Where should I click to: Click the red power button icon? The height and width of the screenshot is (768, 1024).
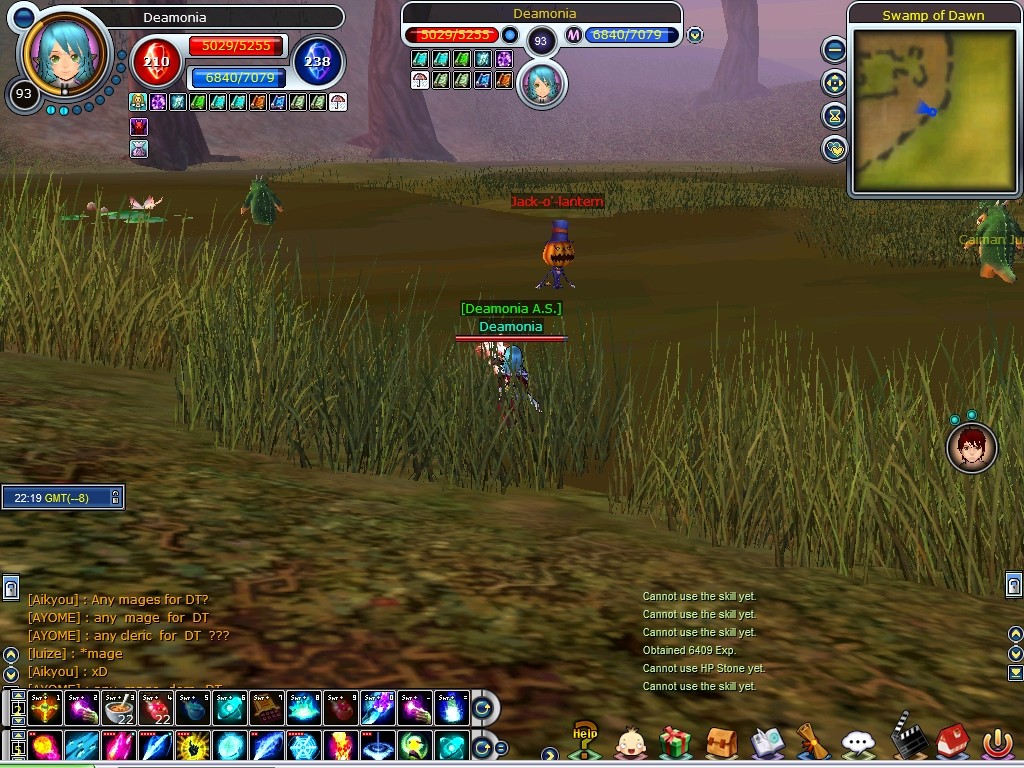pyautogui.click(x=996, y=744)
